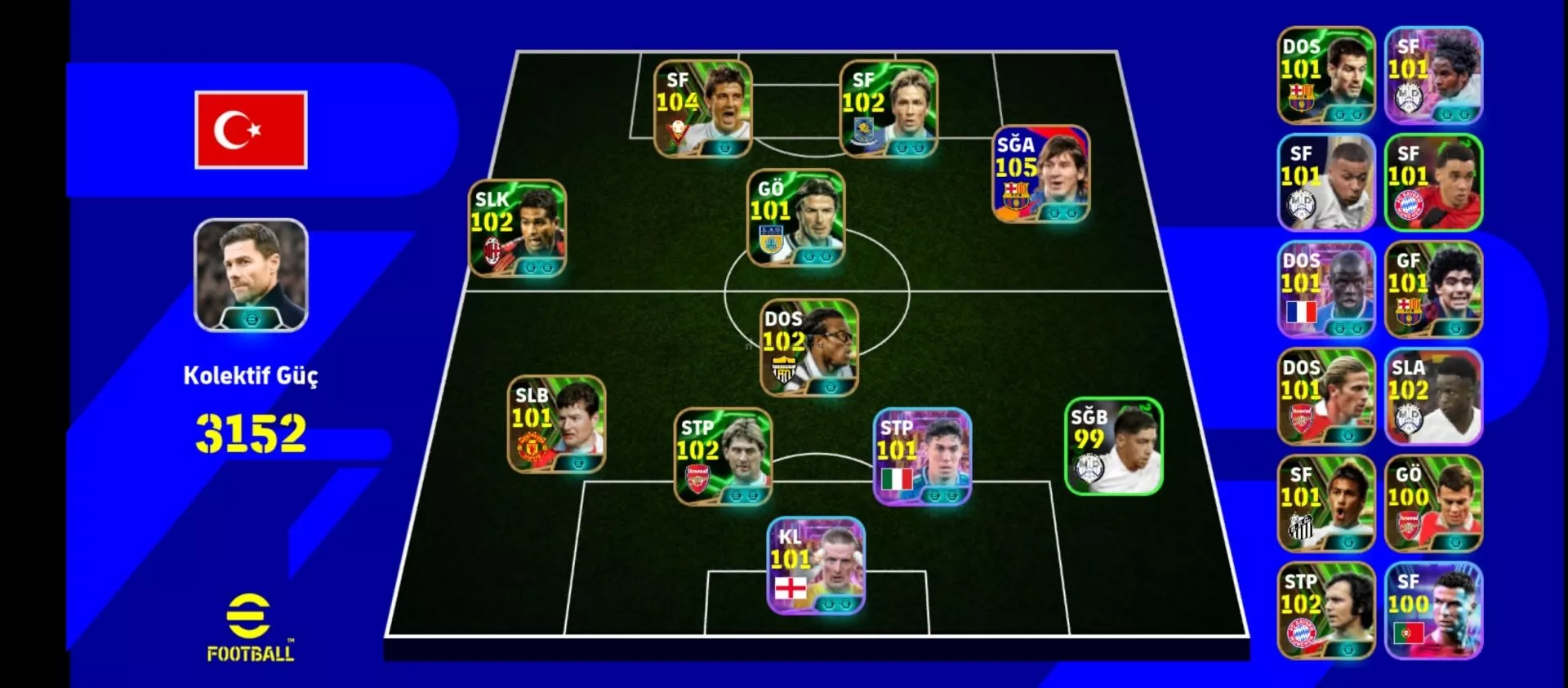Select the GF 101 substitute card

click(1433, 290)
